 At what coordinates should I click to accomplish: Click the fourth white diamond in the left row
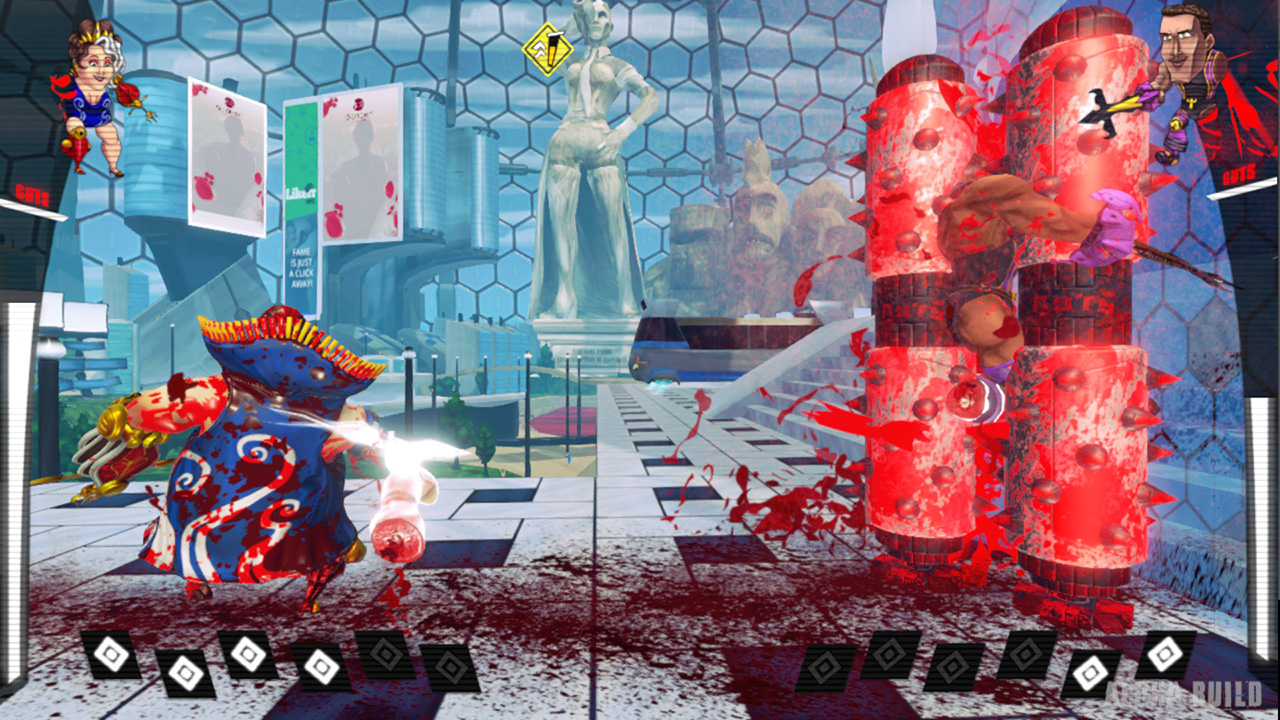[321, 668]
